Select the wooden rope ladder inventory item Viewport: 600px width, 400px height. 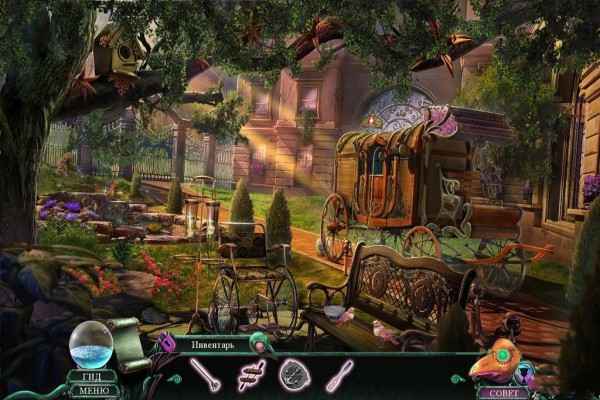[250, 376]
